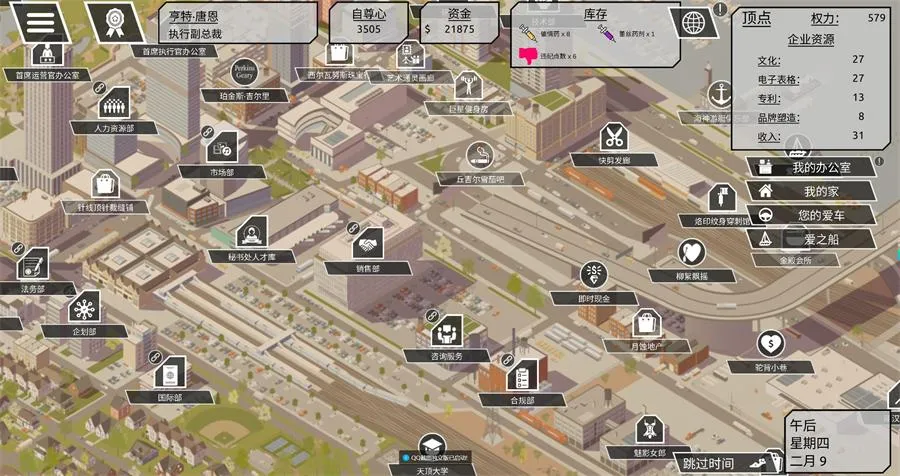Image resolution: width=900 pixels, height=476 pixels.
Task: Open the ribbon badge achievements icon
Action: (109, 20)
